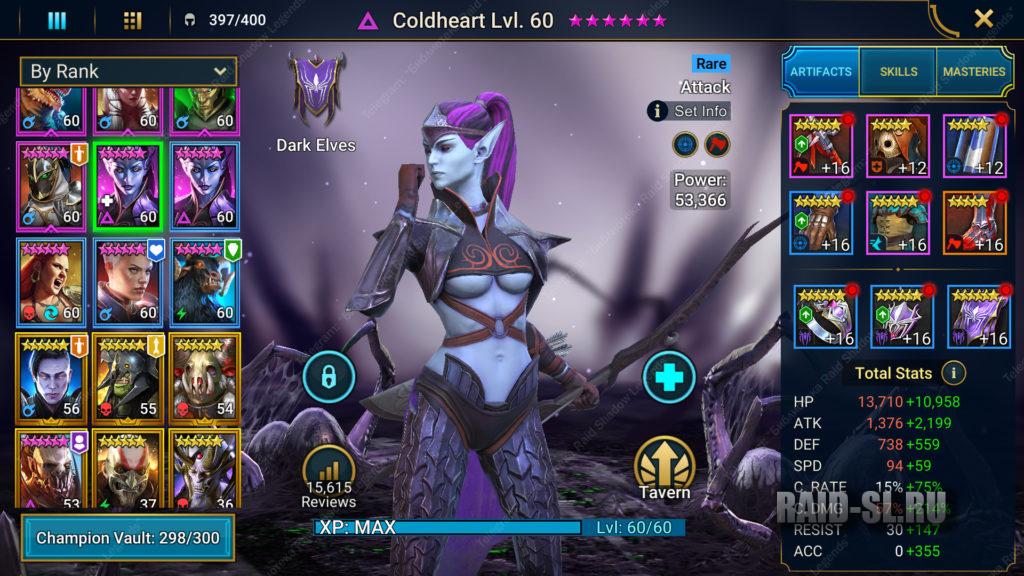Open the single-column list view icon

click(57, 20)
